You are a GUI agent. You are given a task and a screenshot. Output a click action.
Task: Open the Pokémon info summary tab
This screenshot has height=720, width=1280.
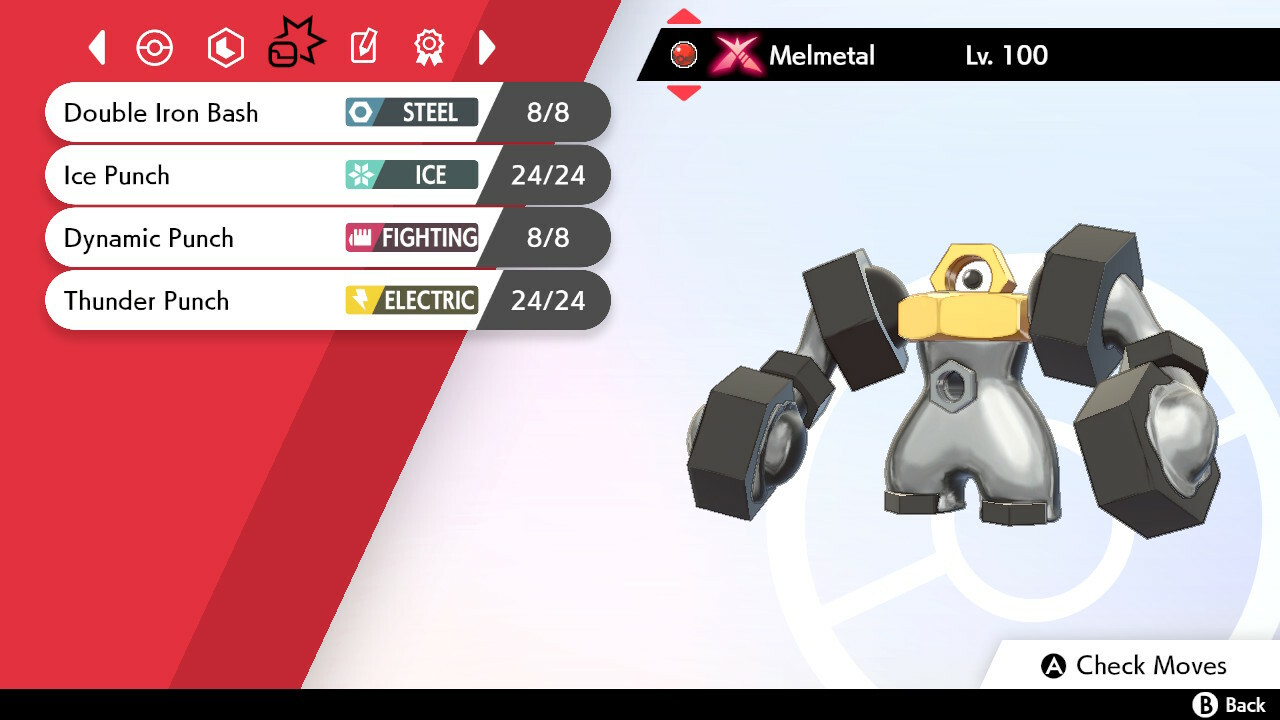[155, 47]
